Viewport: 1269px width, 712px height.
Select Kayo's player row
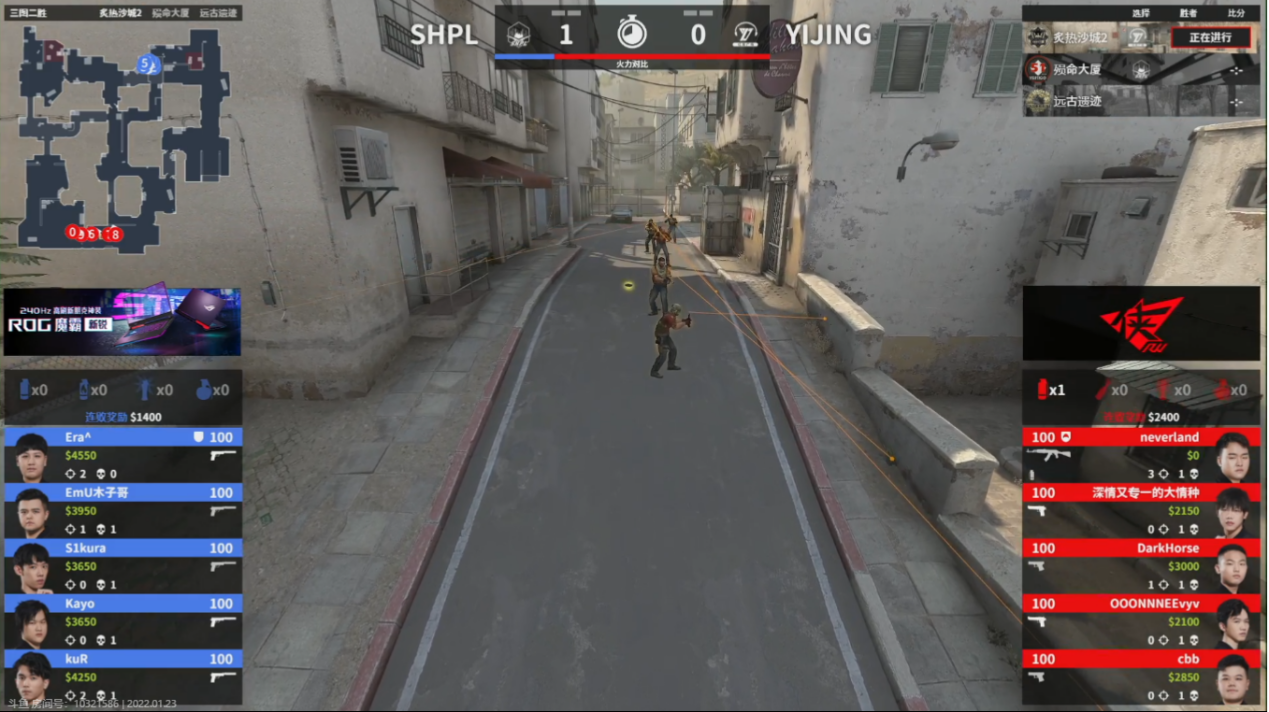tap(122, 622)
